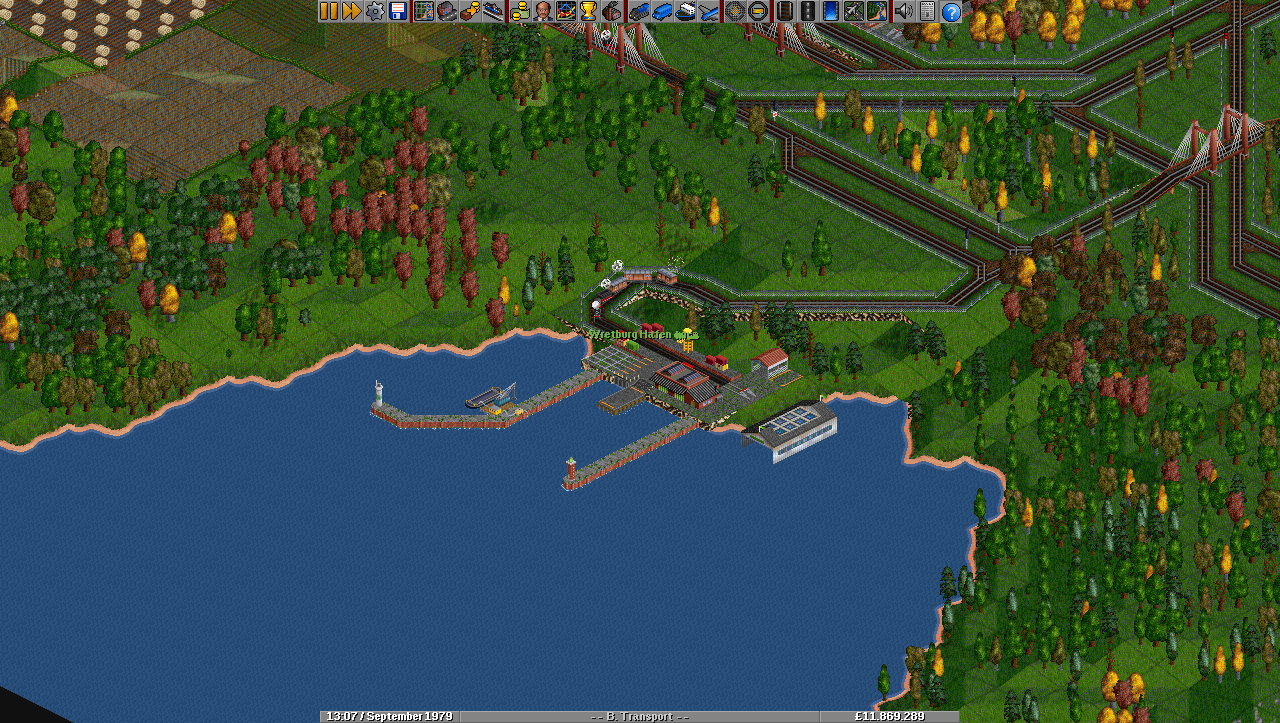1280x723 pixels.
Task: Pause the game with the pause button
Action: [x=329, y=11]
